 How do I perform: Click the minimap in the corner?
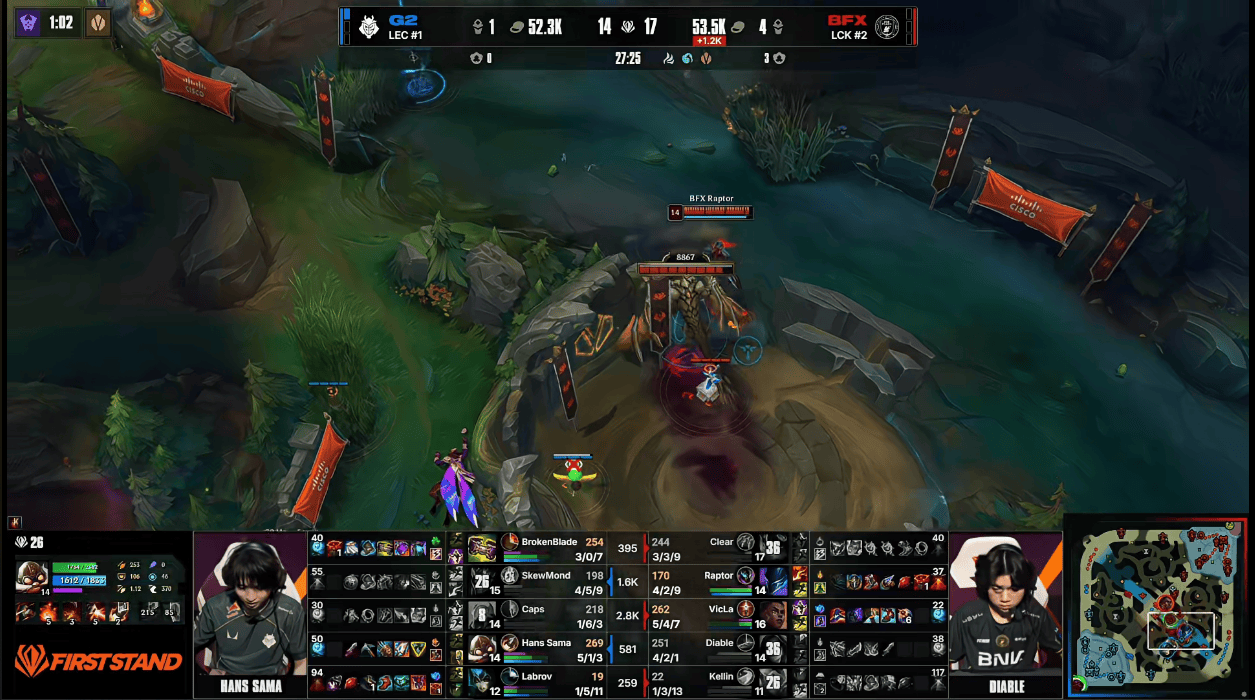point(1160,606)
